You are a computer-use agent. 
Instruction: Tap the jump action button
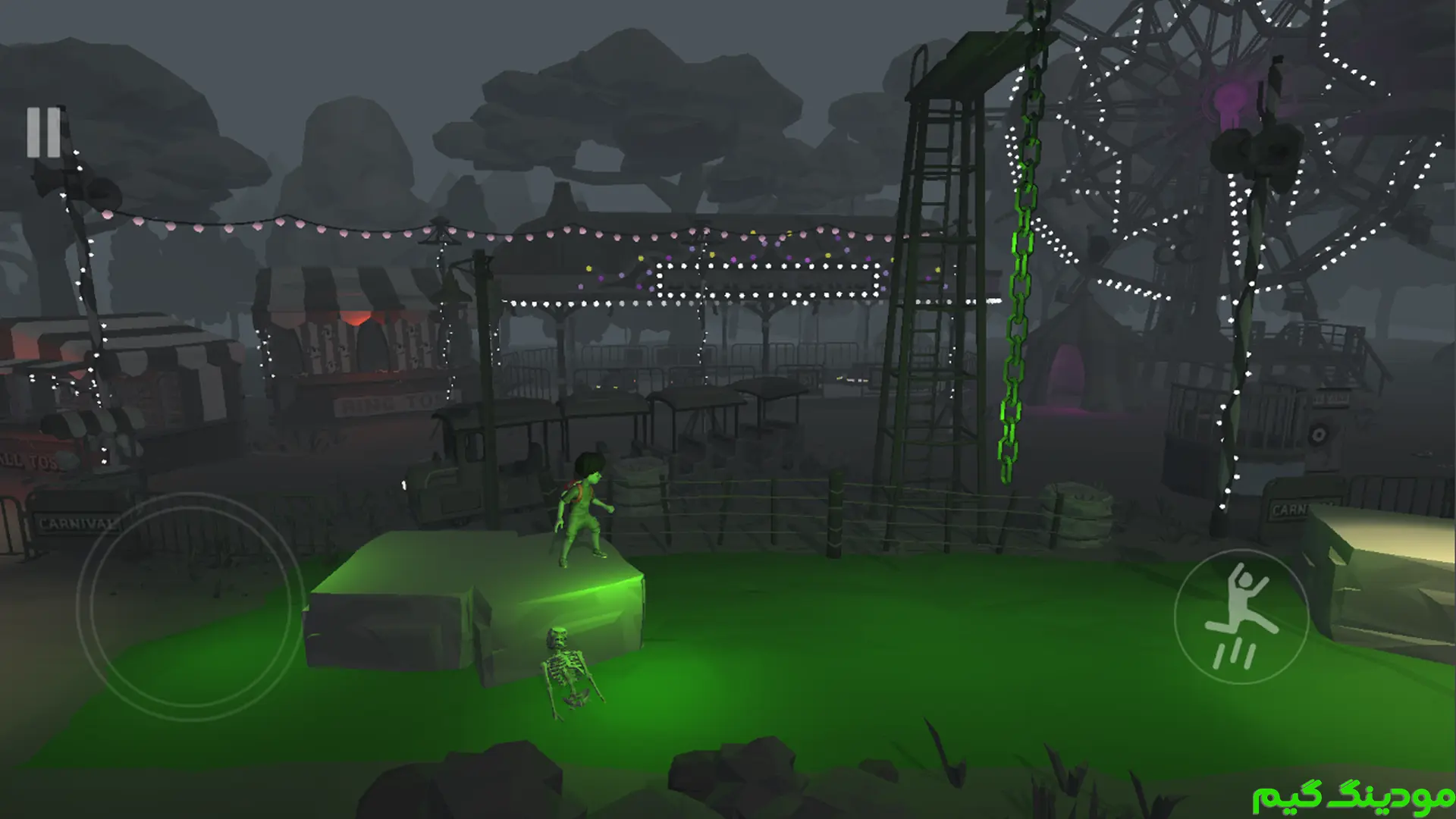point(1241,616)
